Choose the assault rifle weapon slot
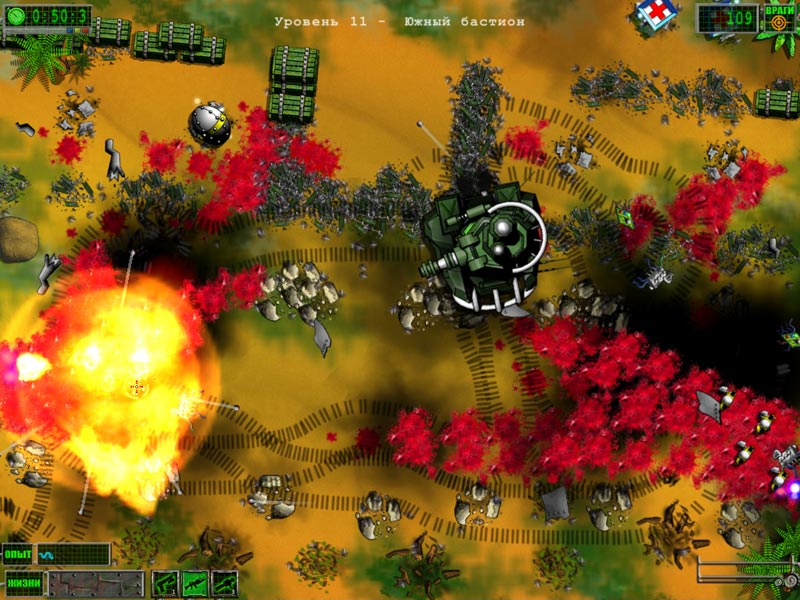 point(195,582)
